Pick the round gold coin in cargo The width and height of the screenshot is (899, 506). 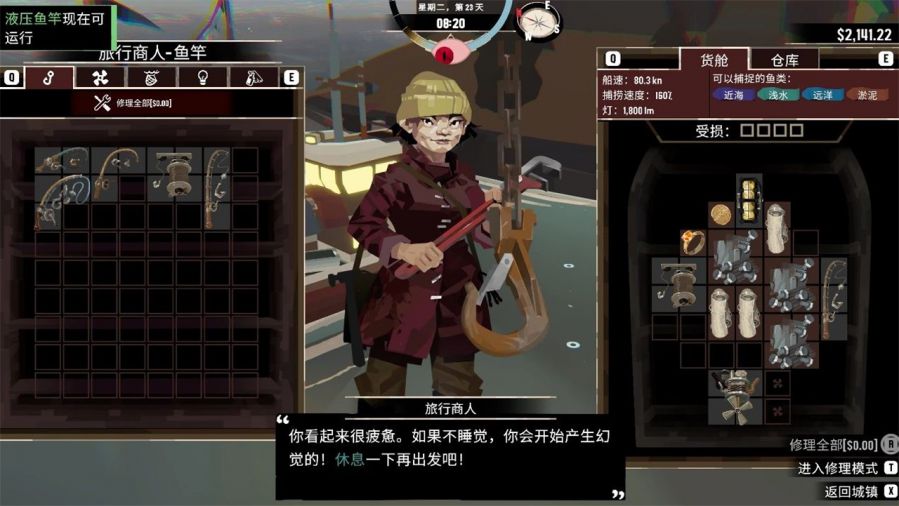coord(721,214)
